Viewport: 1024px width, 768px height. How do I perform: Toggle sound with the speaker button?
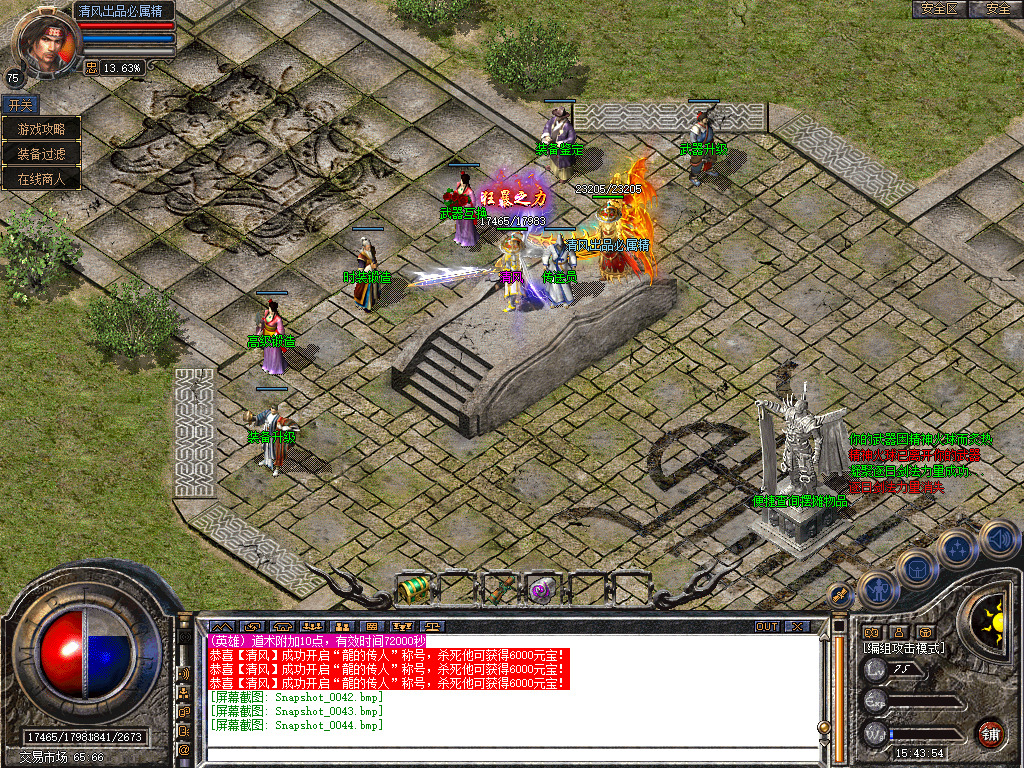pyautogui.click(x=997, y=539)
